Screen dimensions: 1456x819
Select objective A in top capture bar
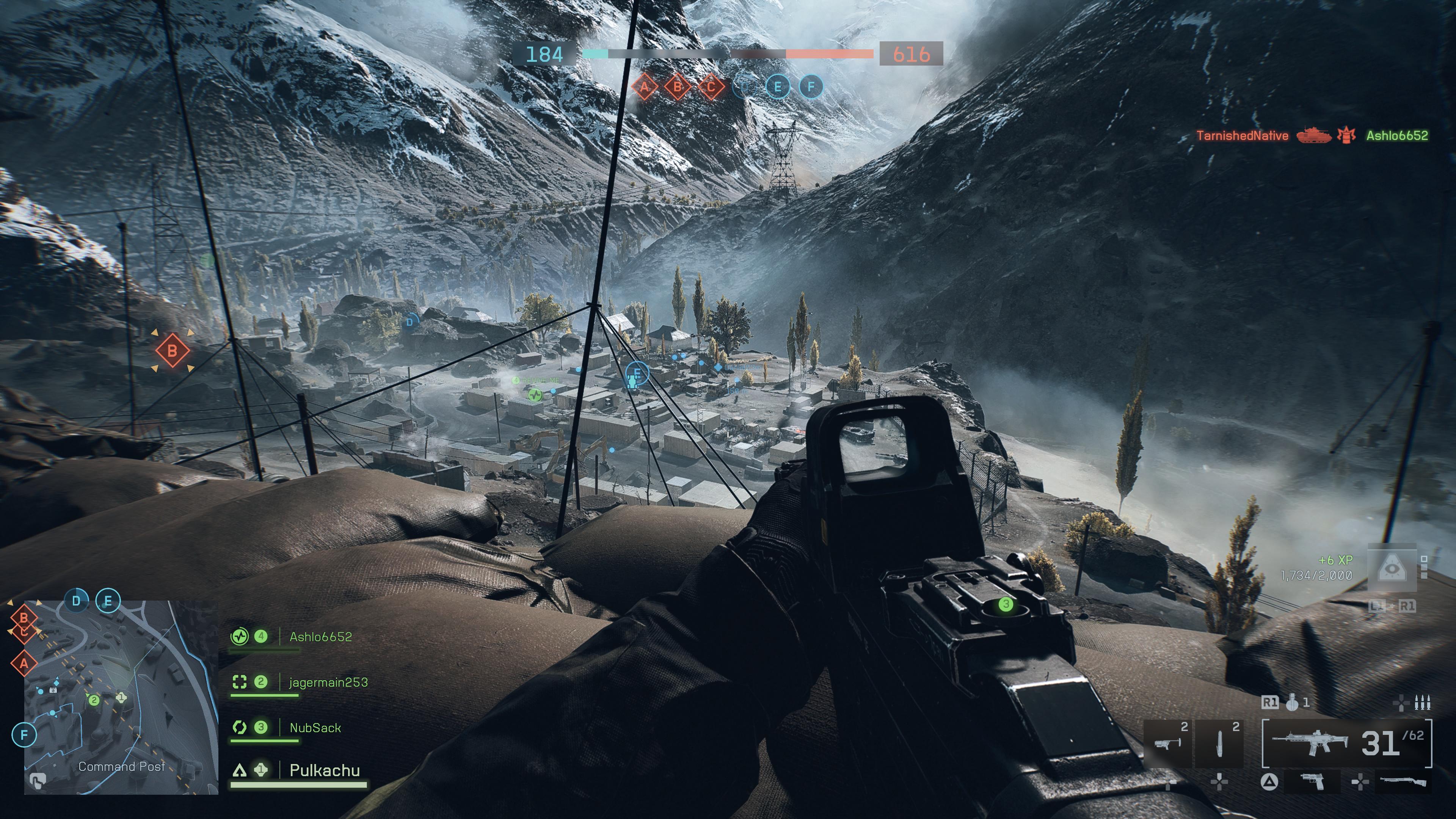click(x=644, y=86)
